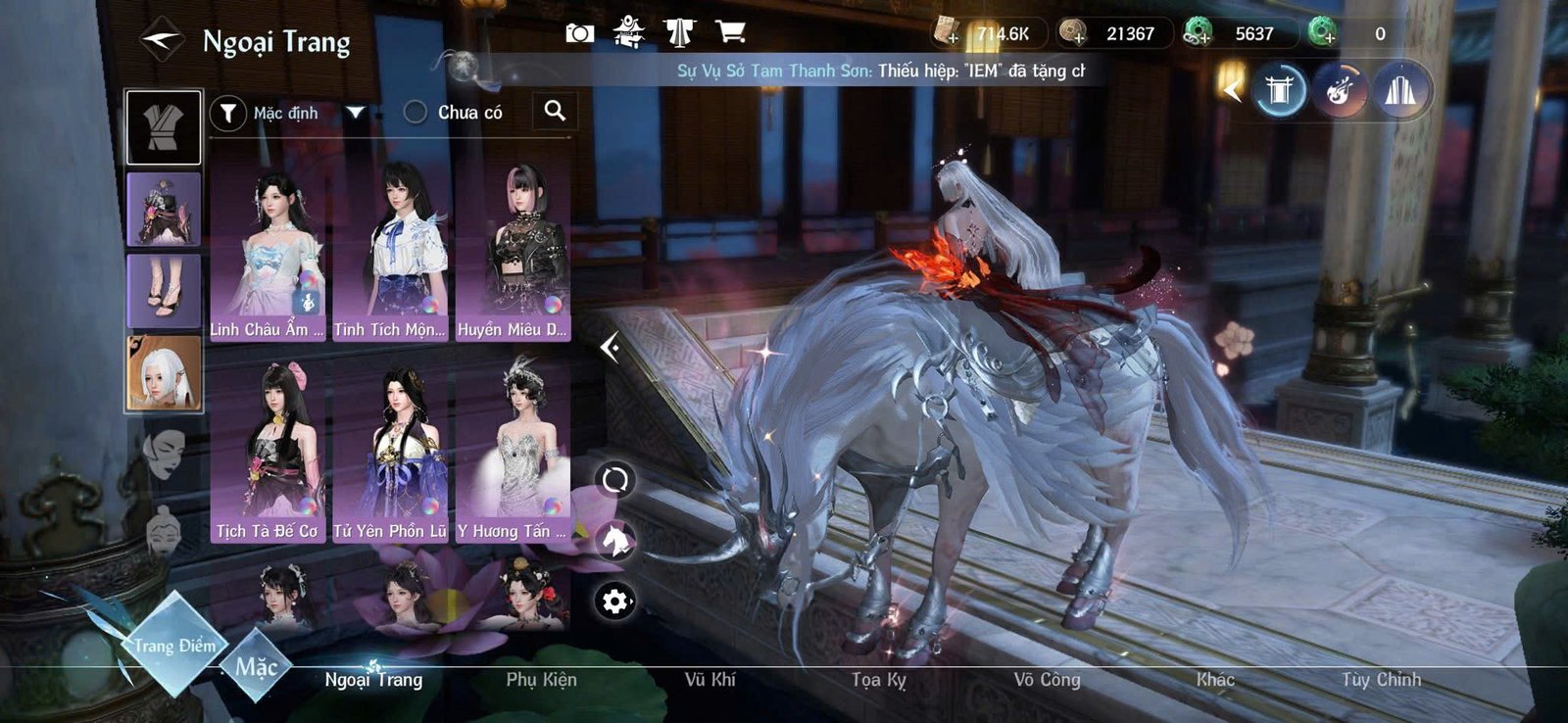Click the Mặc button
This screenshot has width=1568, height=723.
point(260,663)
